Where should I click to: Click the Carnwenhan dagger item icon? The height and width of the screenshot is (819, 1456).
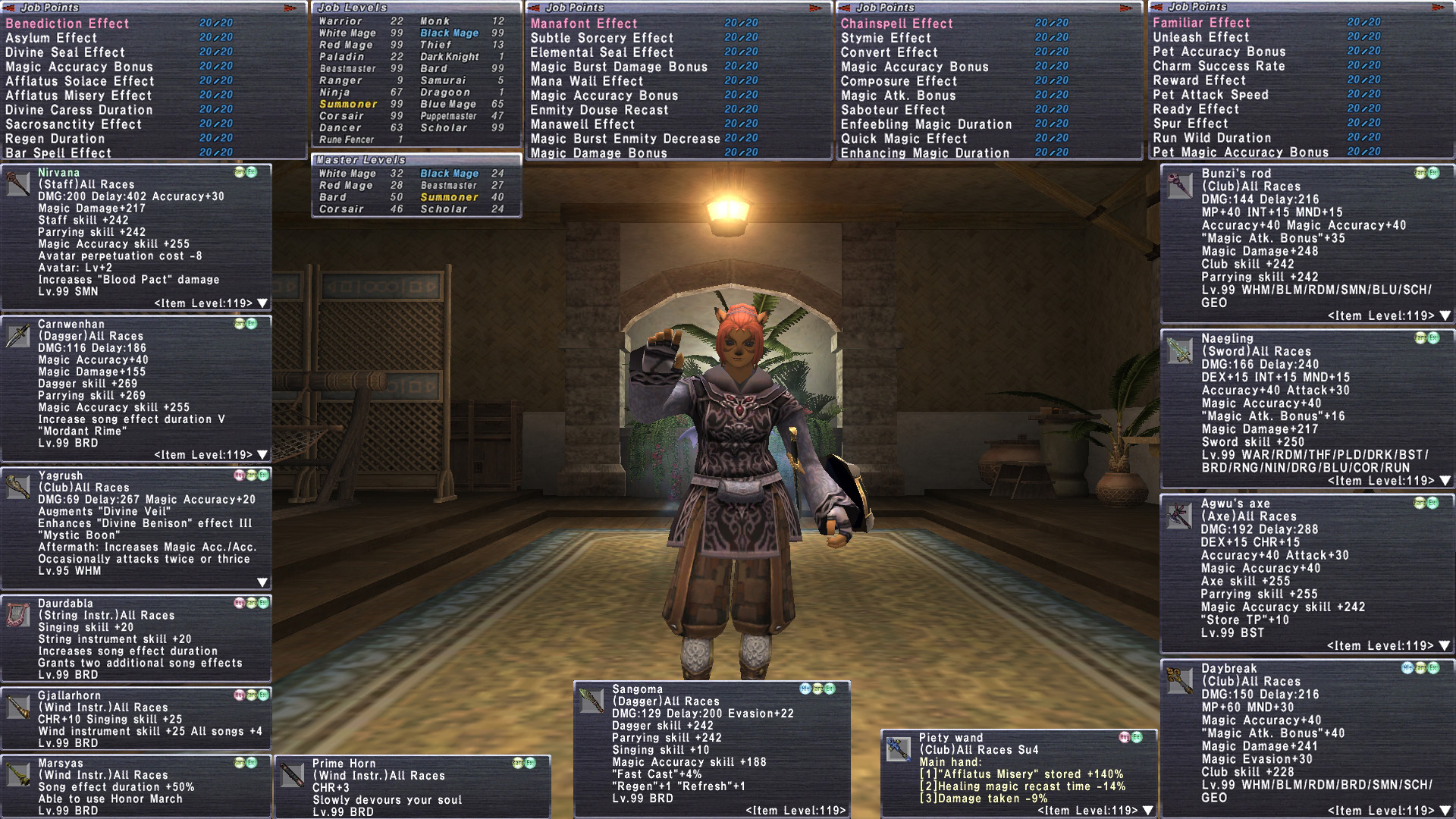click(x=18, y=335)
